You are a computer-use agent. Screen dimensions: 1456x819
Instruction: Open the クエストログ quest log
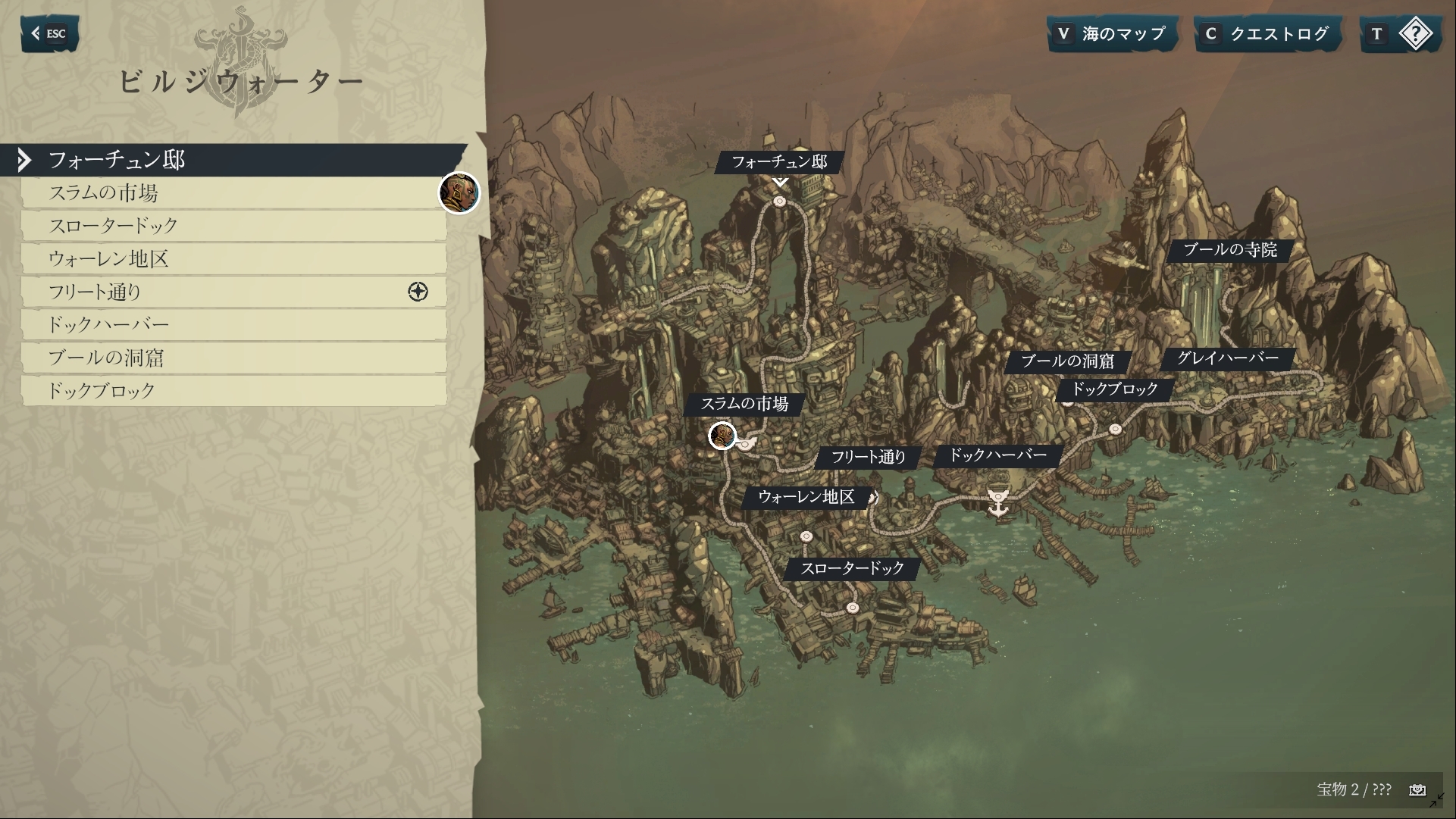point(1267,34)
